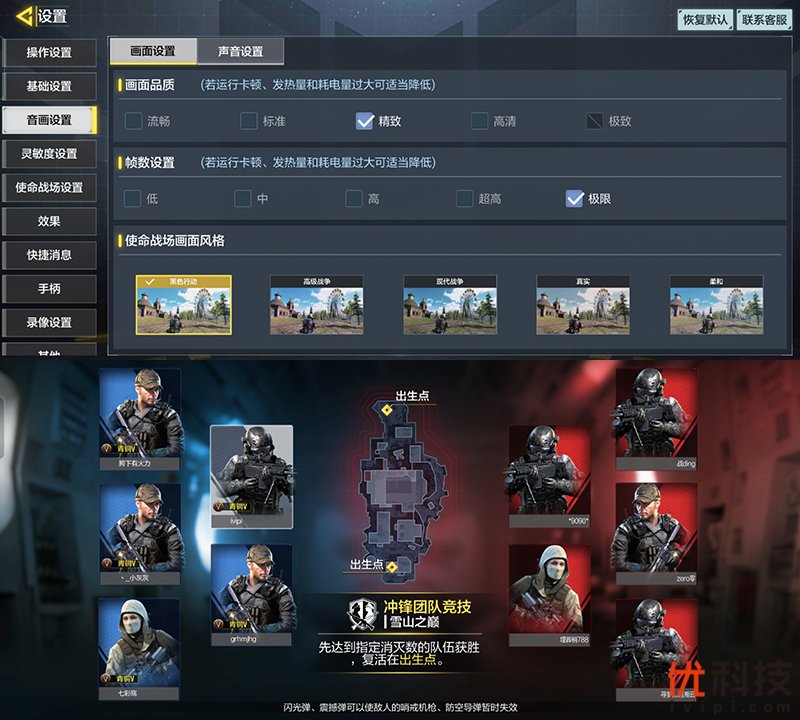Set frame rate to 低

point(133,198)
